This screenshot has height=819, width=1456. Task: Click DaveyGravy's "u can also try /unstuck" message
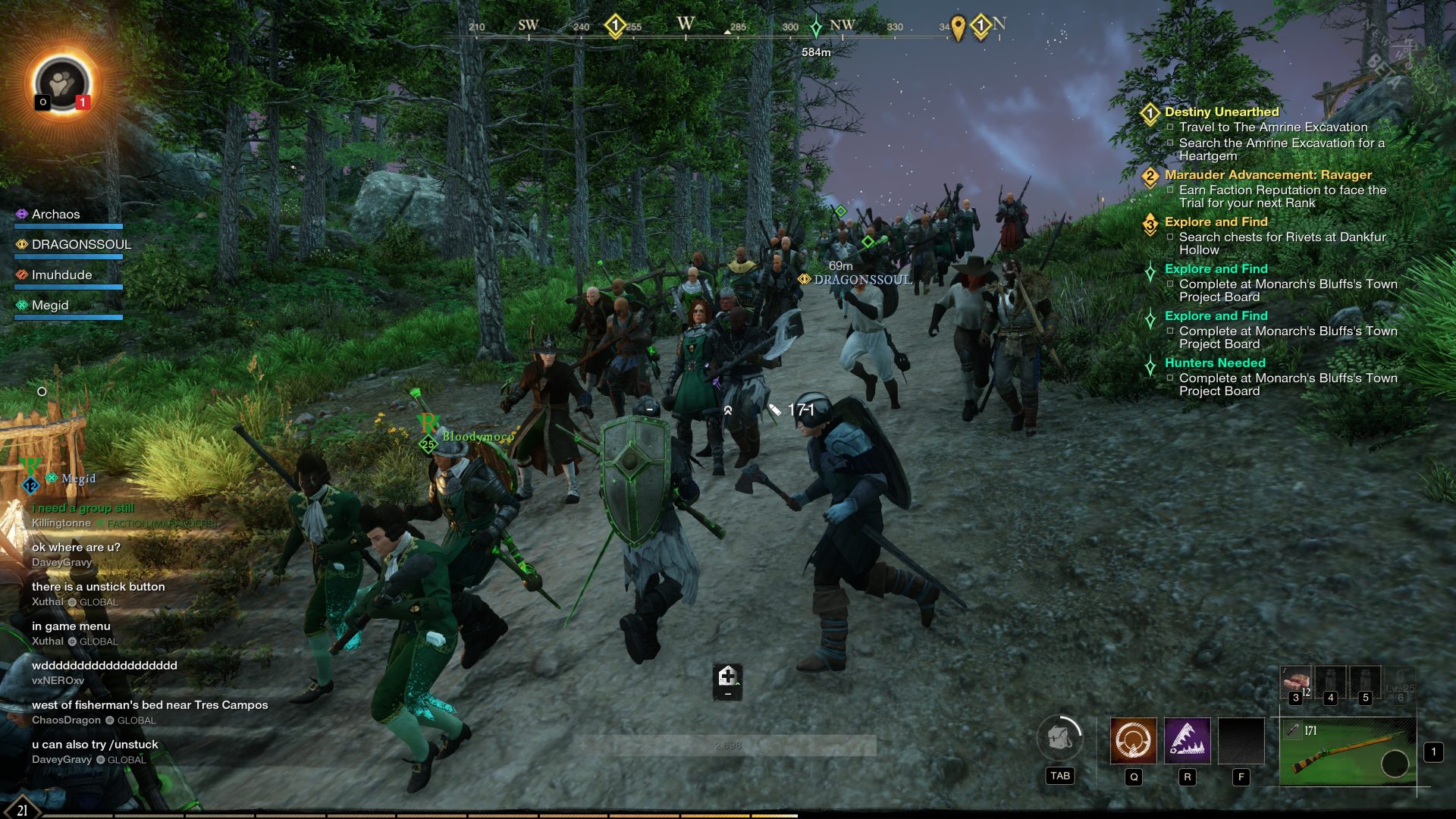click(95, 745)
